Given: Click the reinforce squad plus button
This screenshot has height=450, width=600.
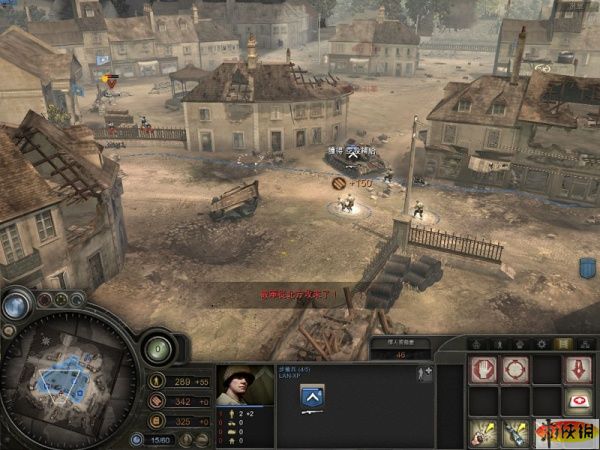Looking at the screenshot, I should (425, 373).
